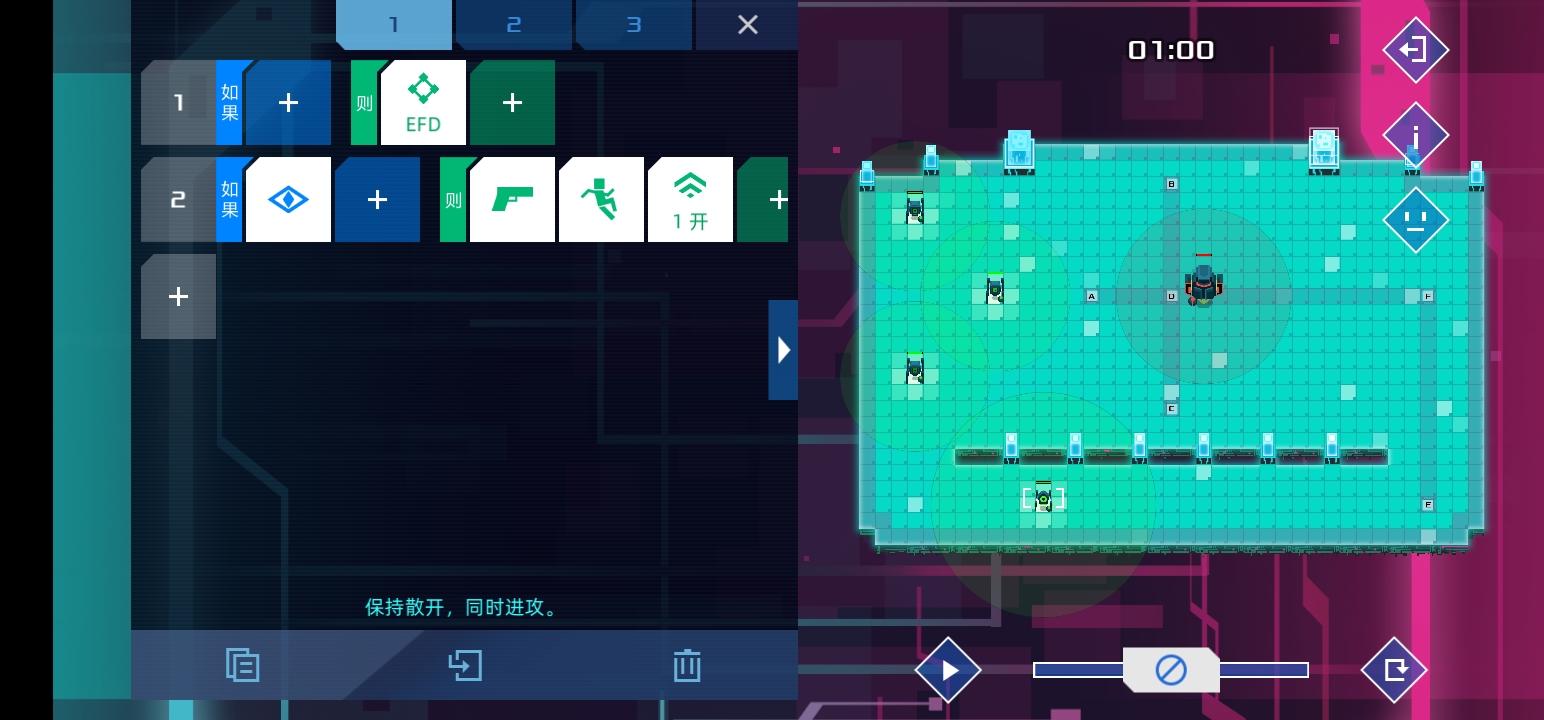Screen dimensions: 1544x720
Task: Click the trash delete icon
Action: click(686, 664)
